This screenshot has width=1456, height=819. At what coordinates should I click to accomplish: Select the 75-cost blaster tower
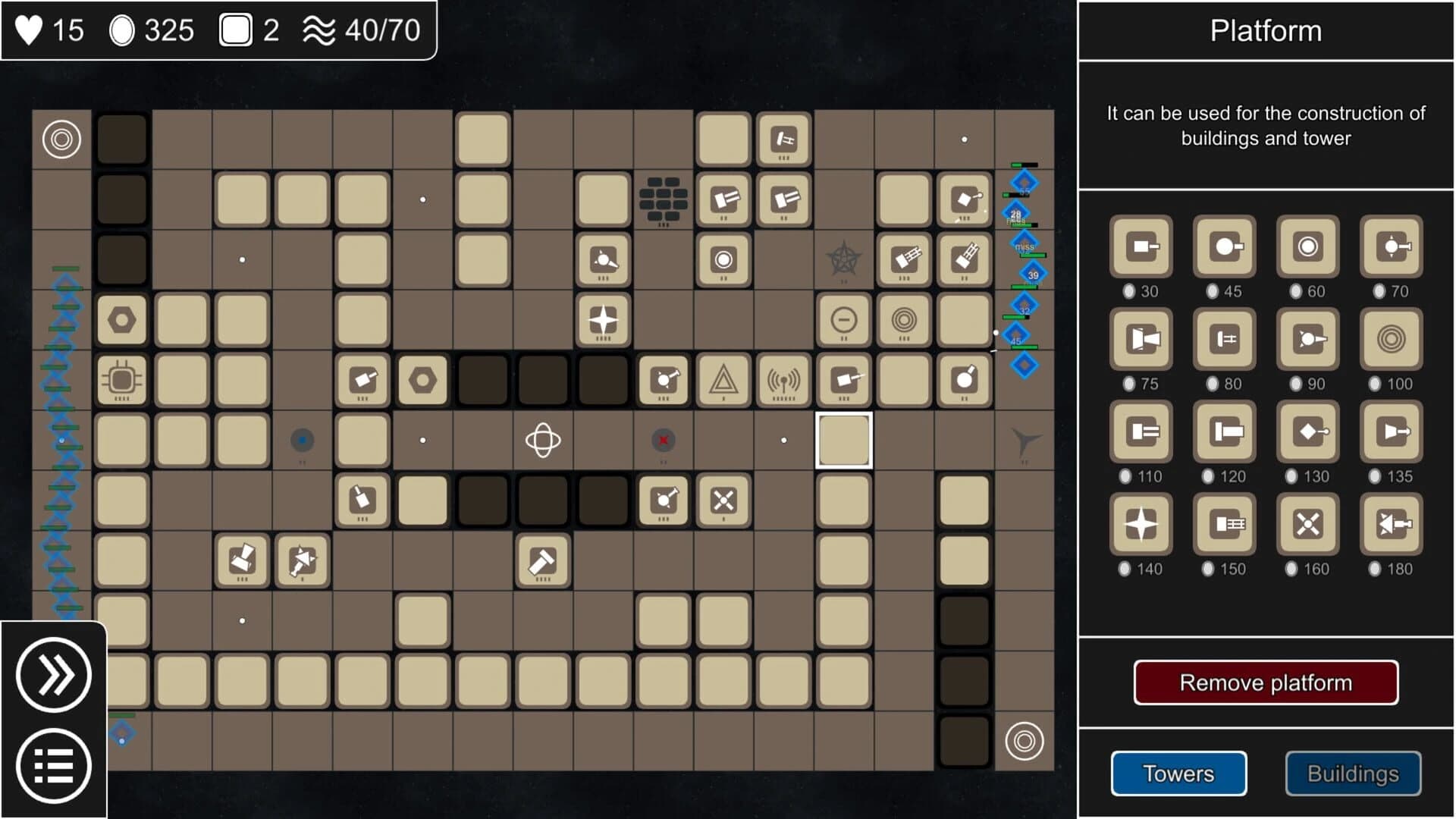click(1141, 340)
